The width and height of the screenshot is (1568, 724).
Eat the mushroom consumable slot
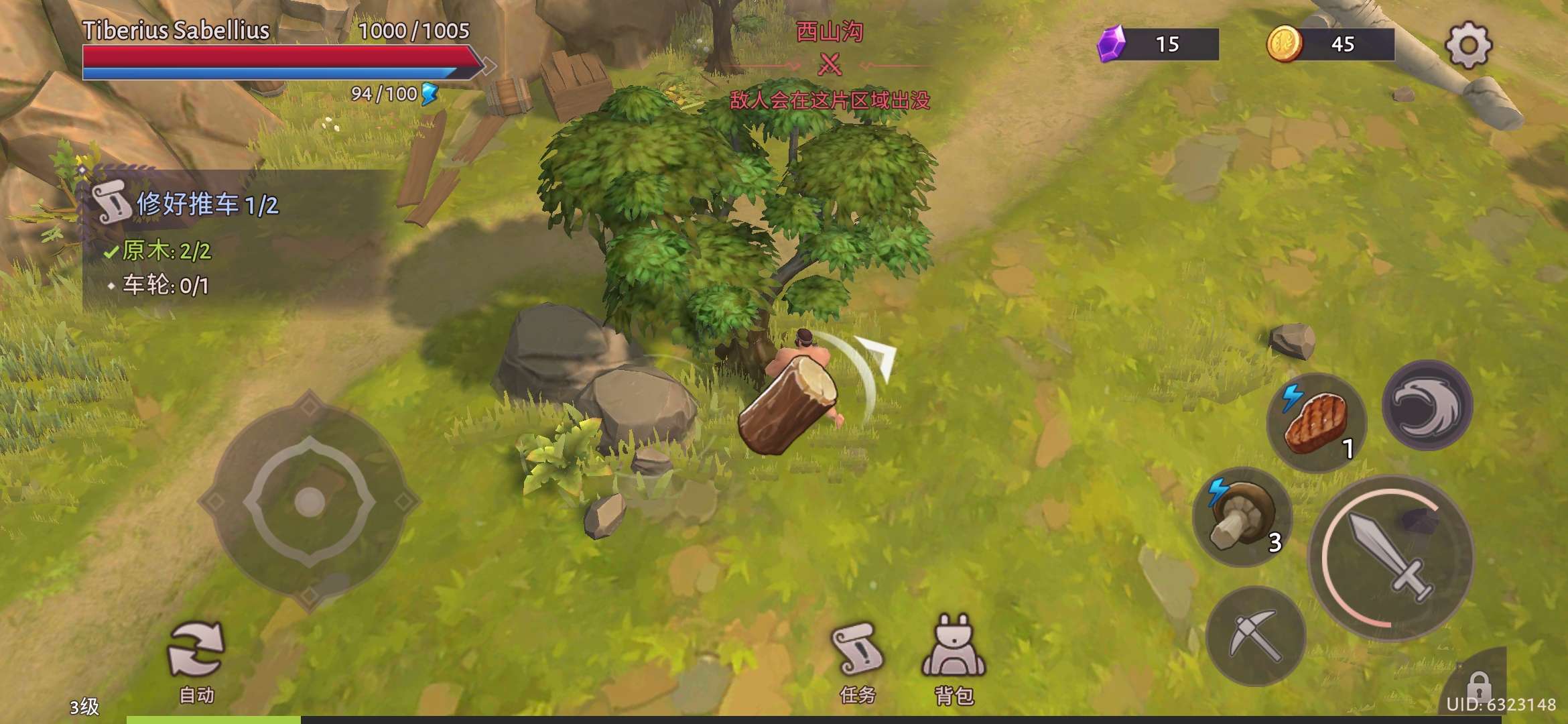click(1242, 516)
